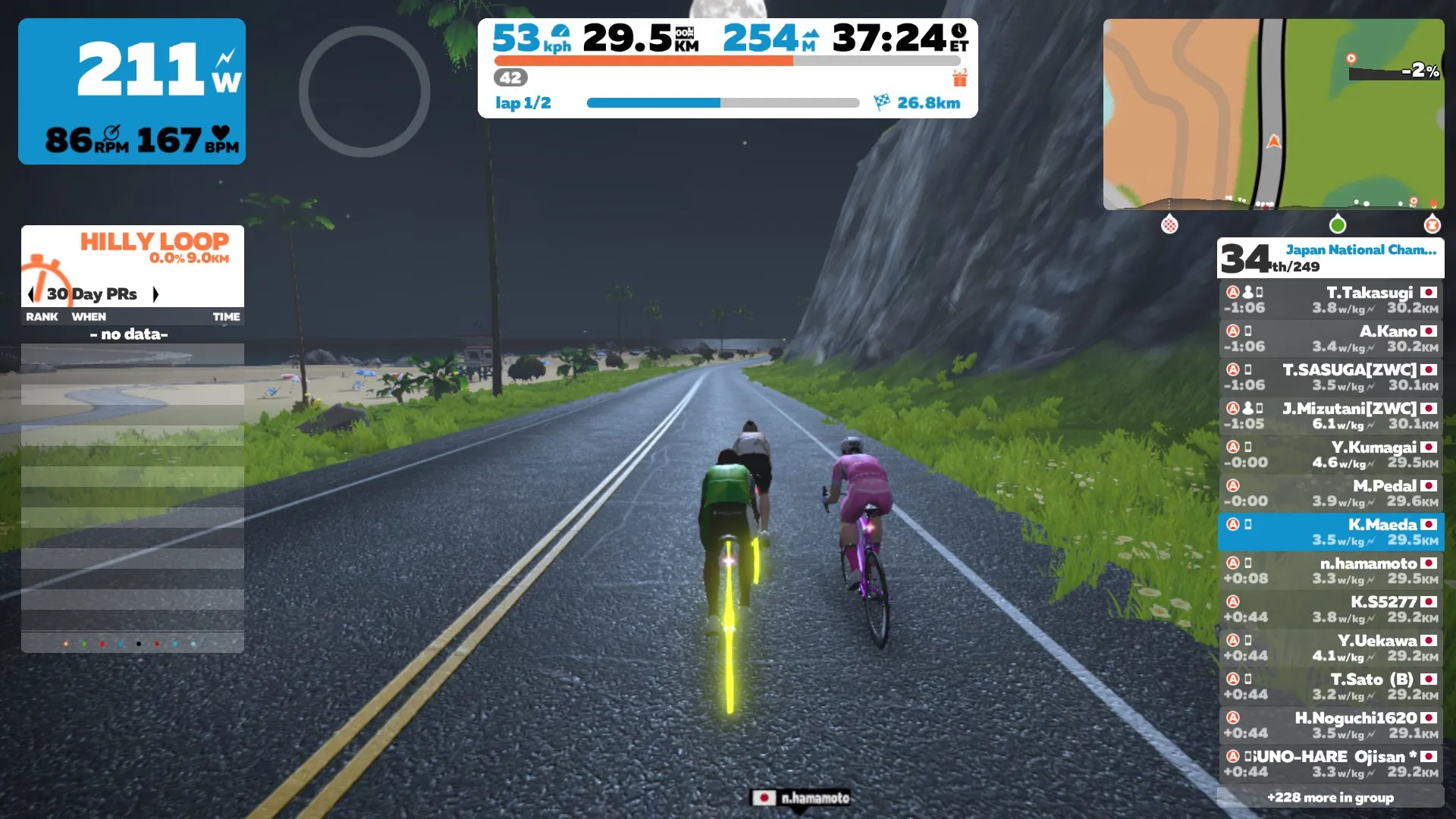The height and width of the screenshot is (819, 1456).
Task: Pick J.Mizutani[ZWC] from nearby riders
Action: (x=1330, y=416)
